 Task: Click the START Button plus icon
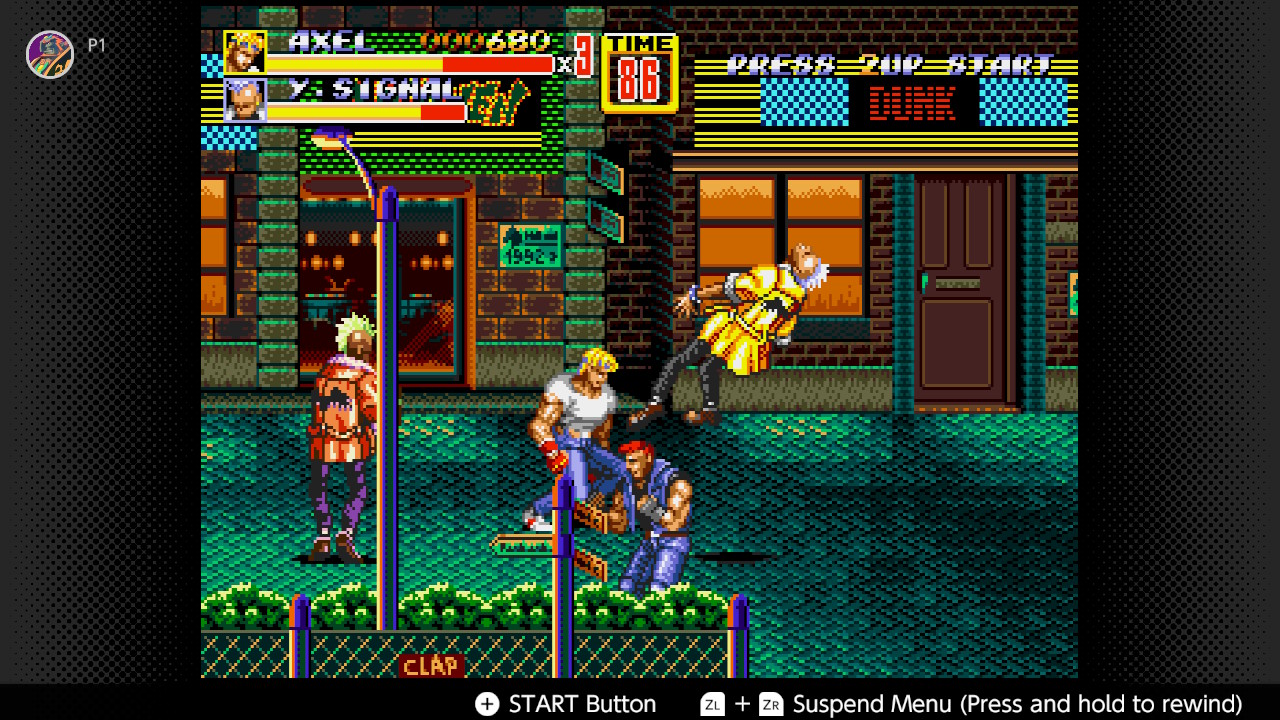click(x=487, y=704)
